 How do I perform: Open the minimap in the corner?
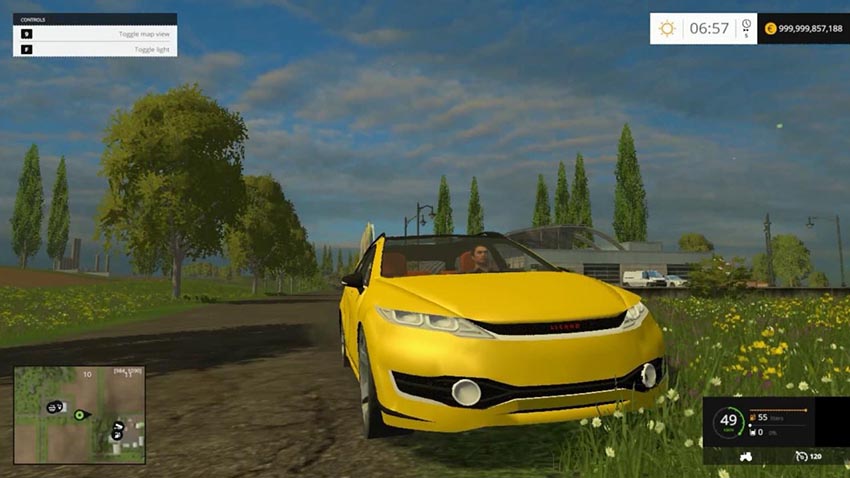(79, 414)
